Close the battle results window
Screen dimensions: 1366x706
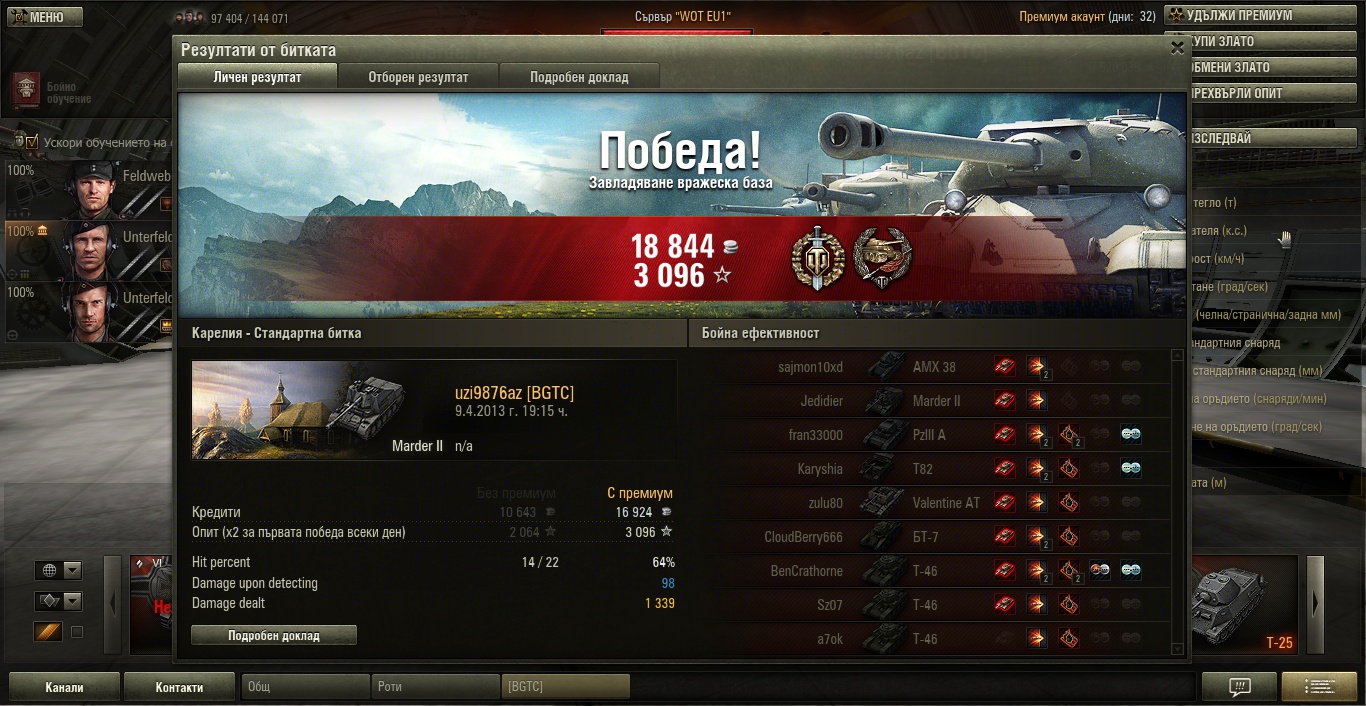[x=1177, y=47]
